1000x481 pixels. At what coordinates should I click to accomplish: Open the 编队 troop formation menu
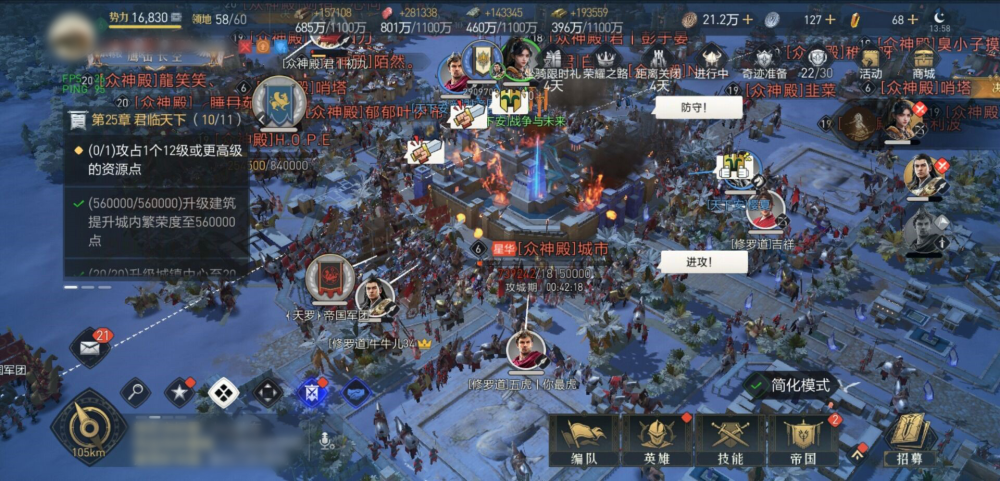(583, 440)
